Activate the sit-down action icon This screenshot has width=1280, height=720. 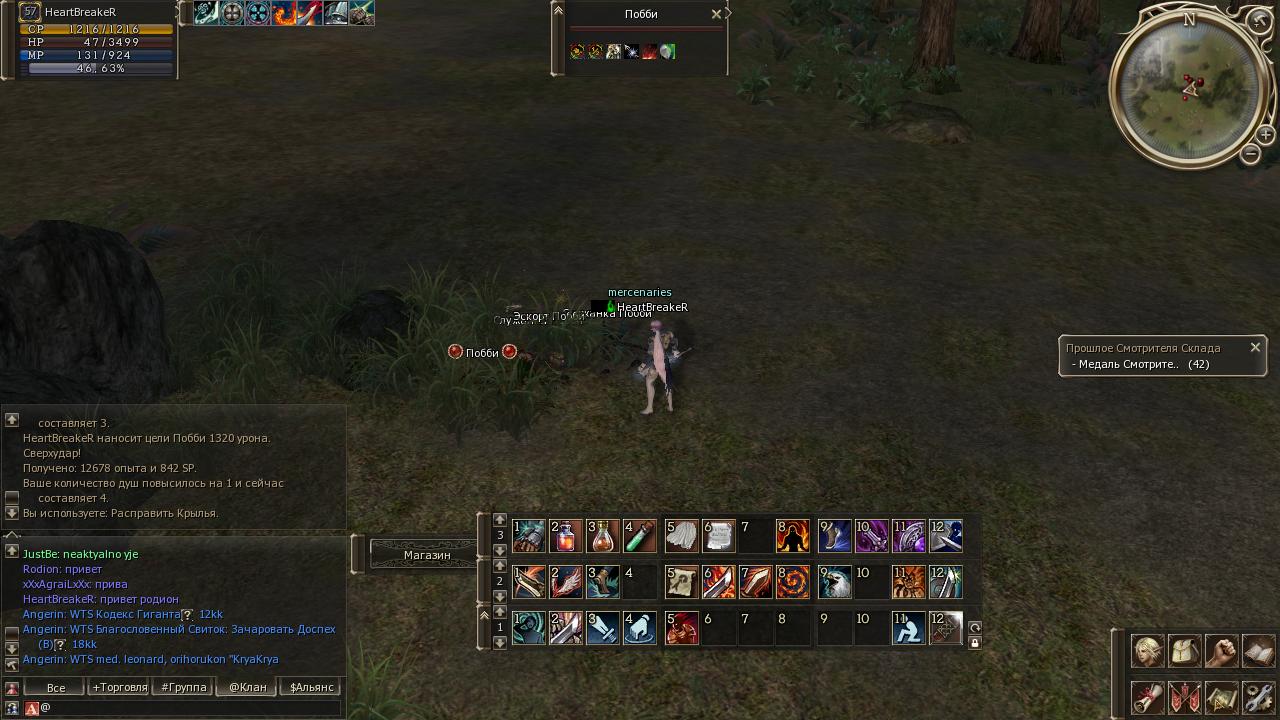[908, 628]
